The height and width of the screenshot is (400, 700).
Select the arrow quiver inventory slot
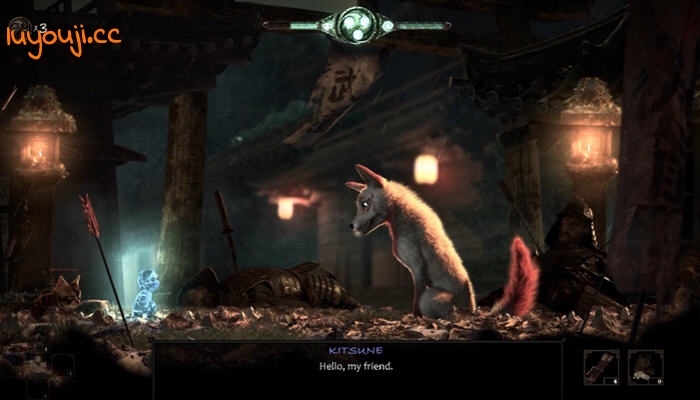pyautogui.click(x=602, y=367)
